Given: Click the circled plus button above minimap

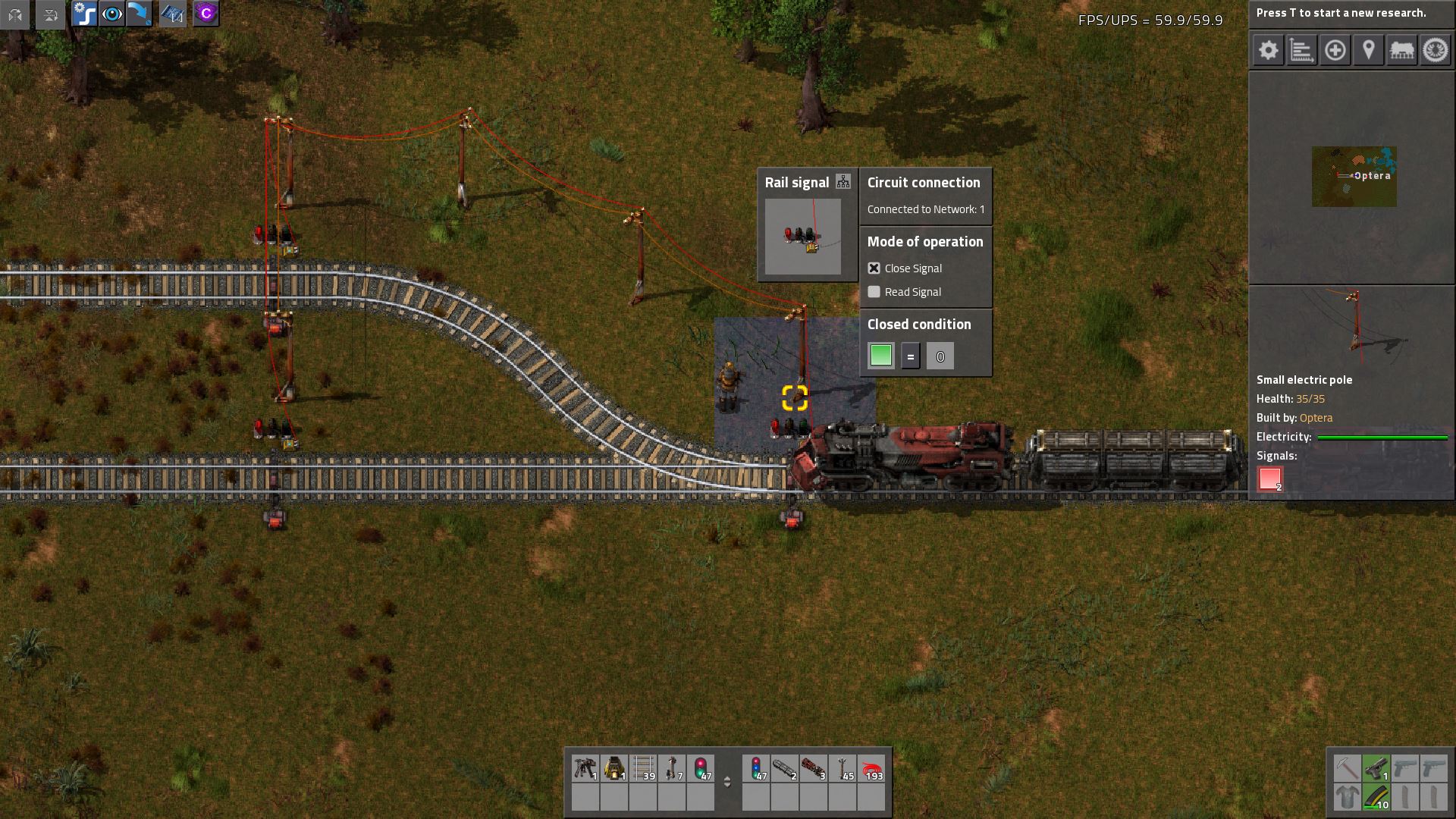Looking at the screenshot, I should [x=1335, y=51].
